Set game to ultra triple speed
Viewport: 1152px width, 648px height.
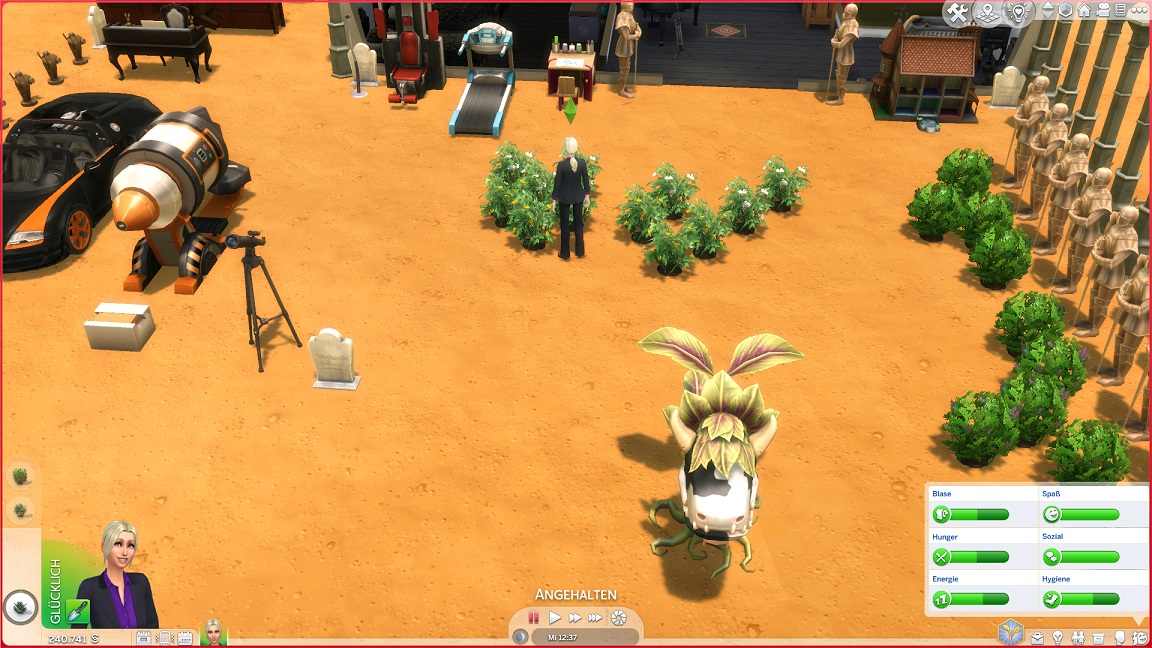click(595, 618)
